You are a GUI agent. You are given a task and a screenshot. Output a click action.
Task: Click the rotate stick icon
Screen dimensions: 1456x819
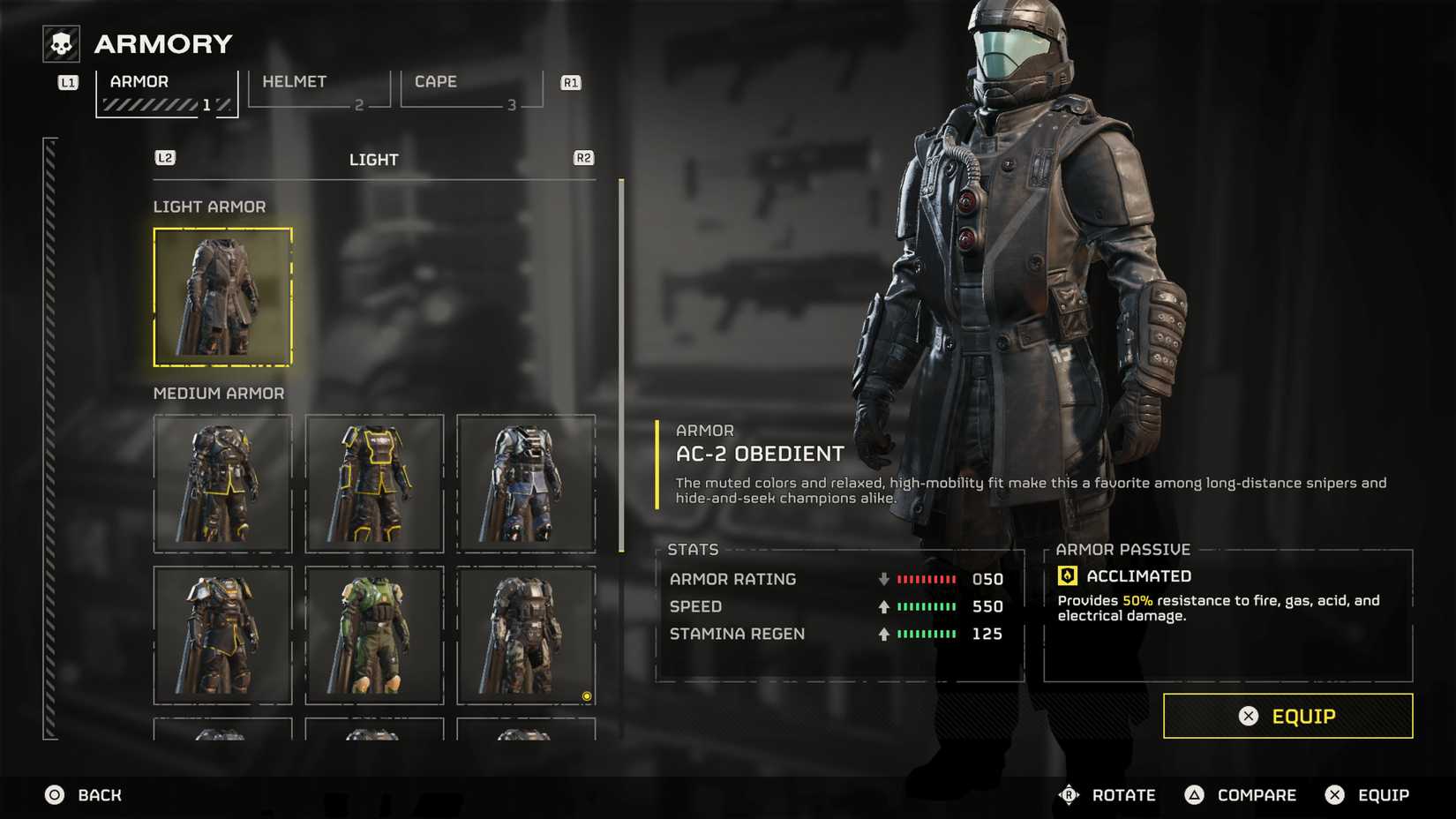pos(1069,794)
